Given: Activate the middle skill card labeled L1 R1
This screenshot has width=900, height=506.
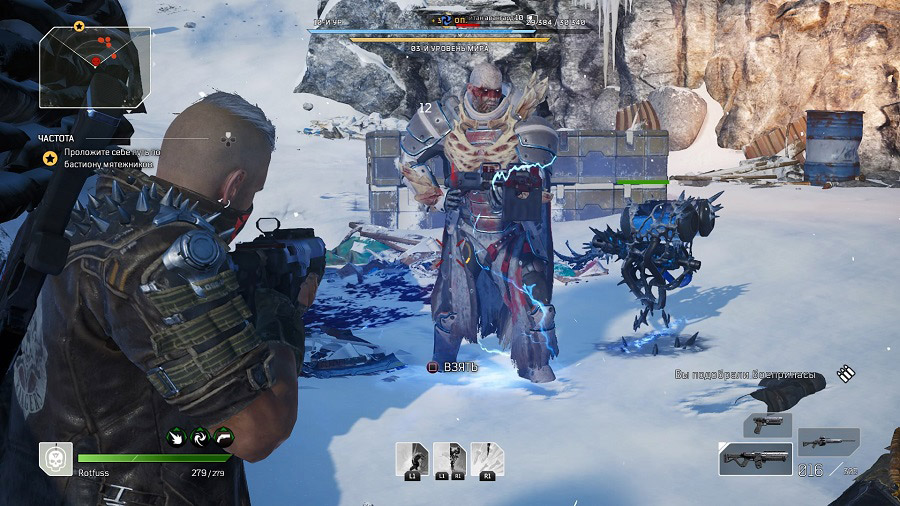Looking at the screenshot, I should pyautogui.click(x=449, y=459).
